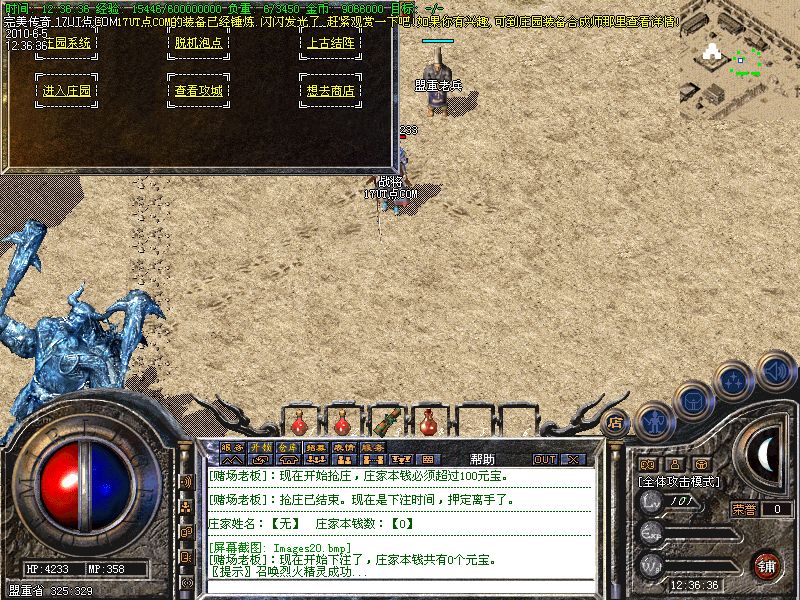Select the 表情 emote tab
Viewport: 800px width, 600px height.
point(344,447)
